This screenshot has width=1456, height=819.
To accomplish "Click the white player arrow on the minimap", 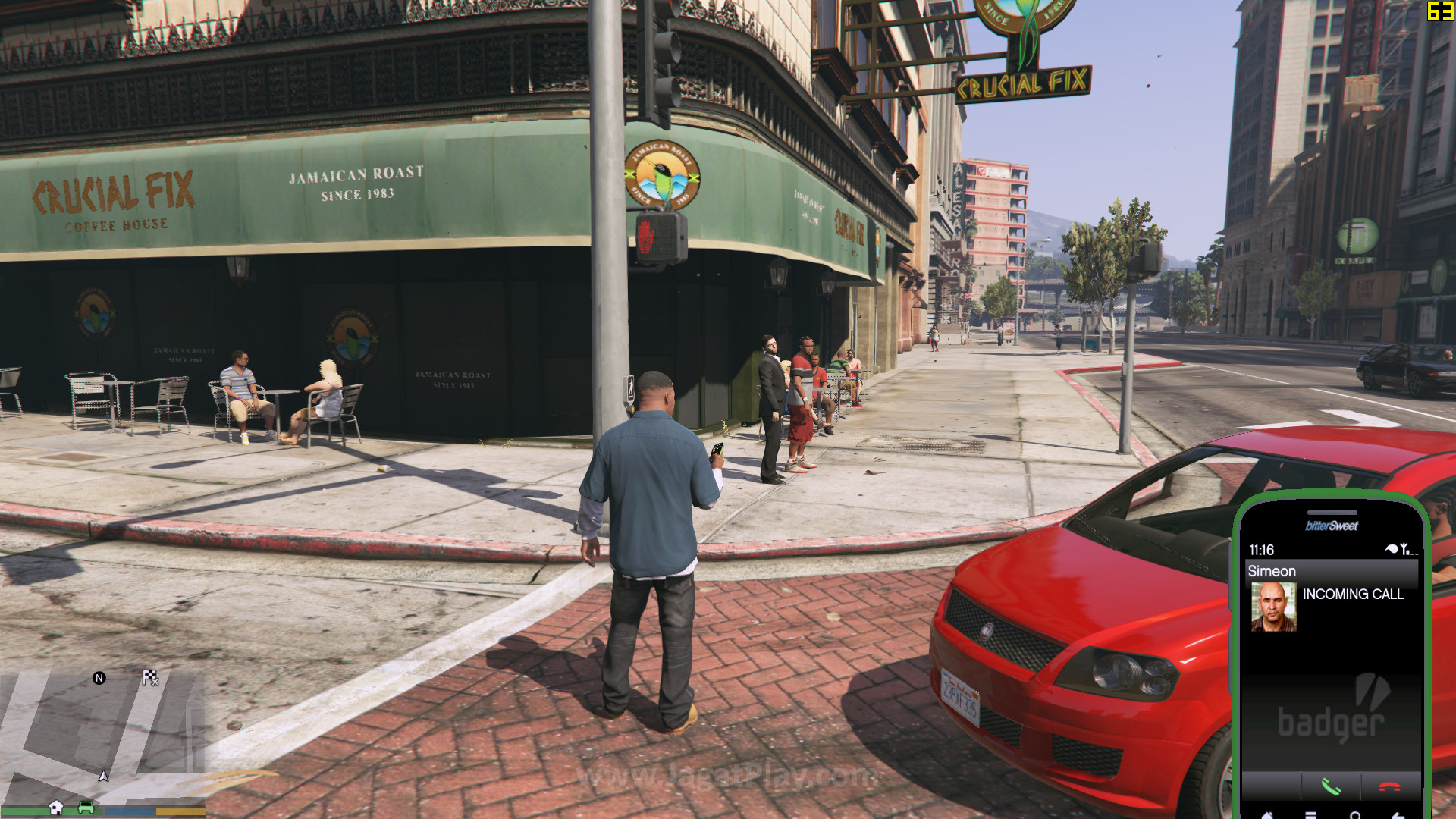I will 104,775.
